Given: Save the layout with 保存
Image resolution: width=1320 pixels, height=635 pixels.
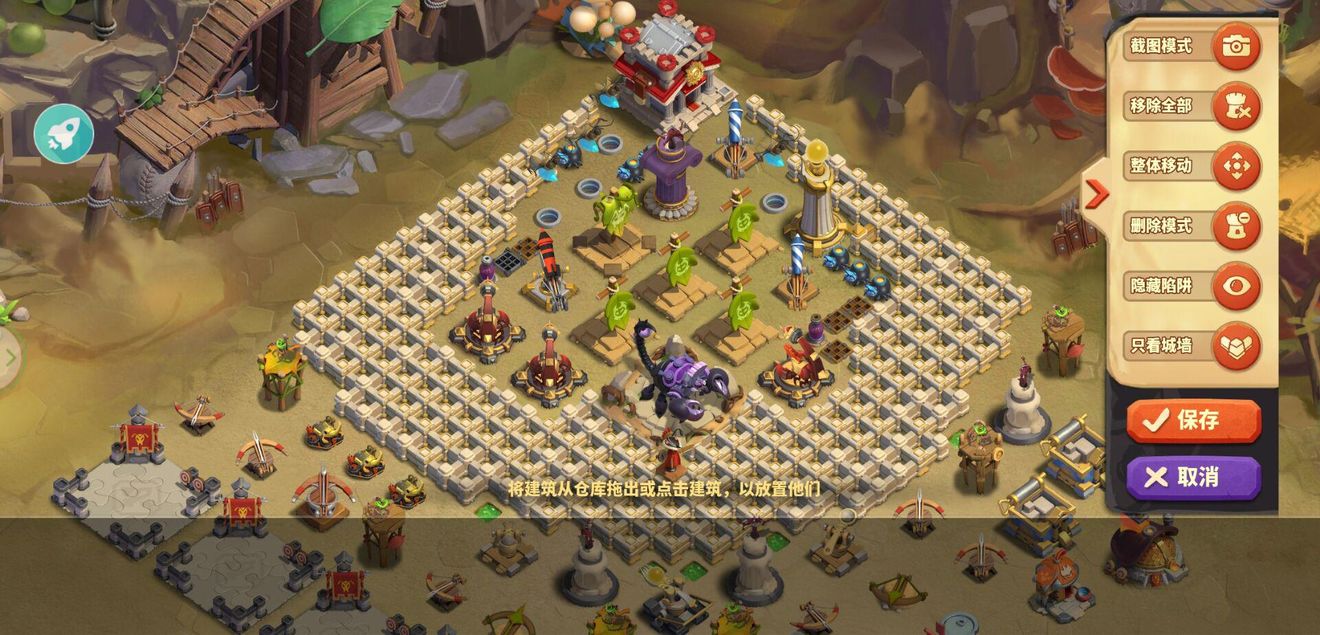Looking at the screenshot, I should (1193, 421).
